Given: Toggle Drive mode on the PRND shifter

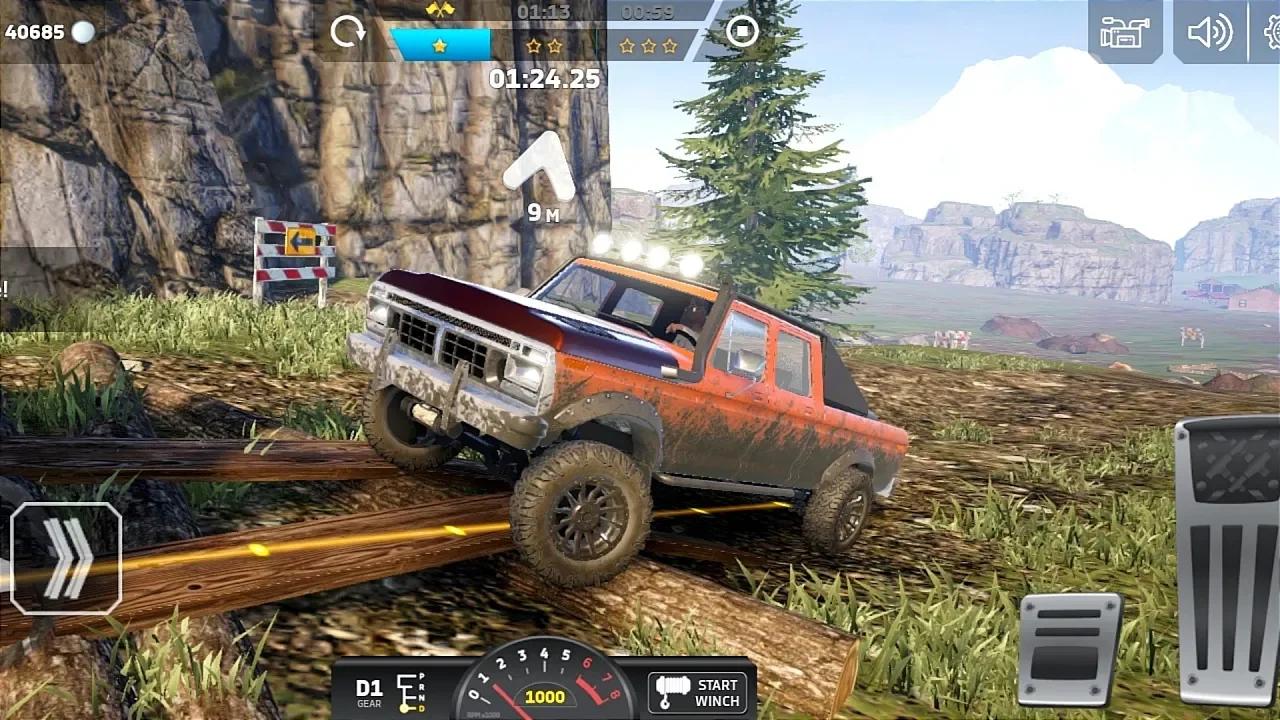Looking at the screenshot, I should [412, 692].
